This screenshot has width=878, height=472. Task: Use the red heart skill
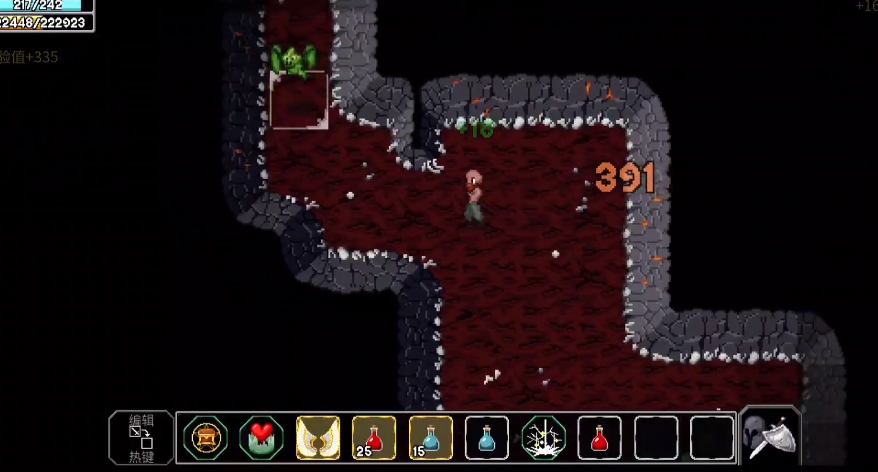pos(261,438)
